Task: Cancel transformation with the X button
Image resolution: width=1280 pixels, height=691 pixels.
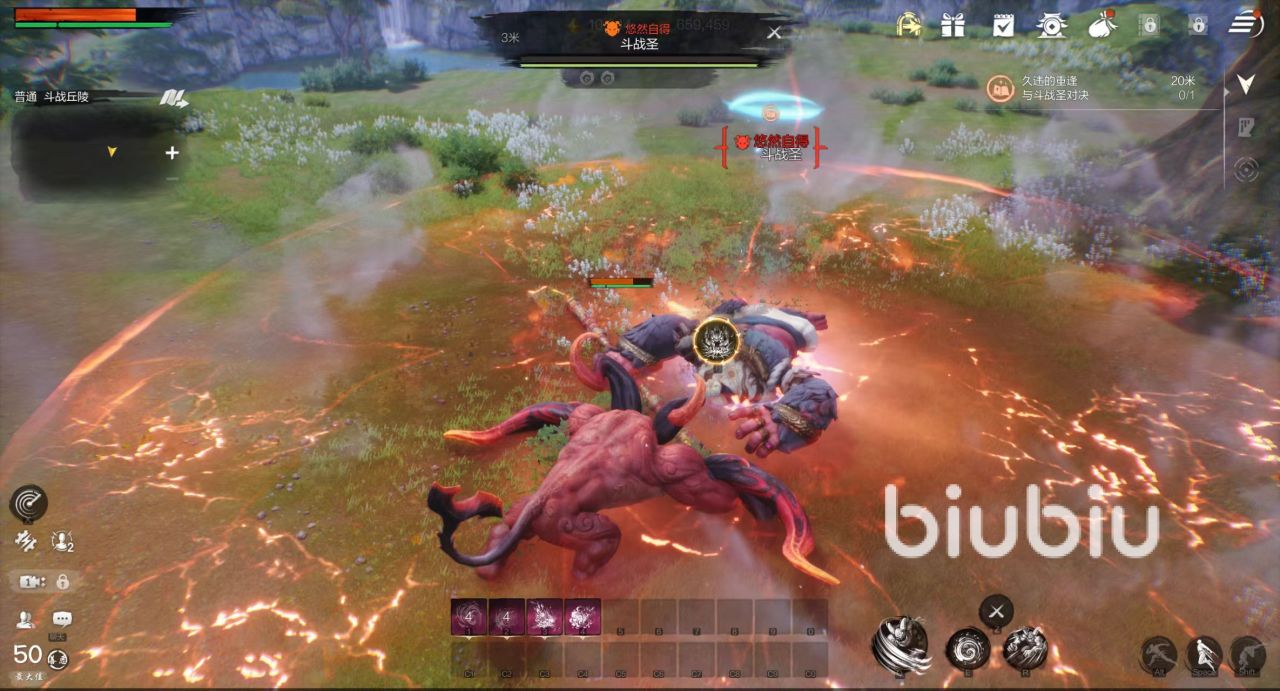Action: [x=996, y=610]
